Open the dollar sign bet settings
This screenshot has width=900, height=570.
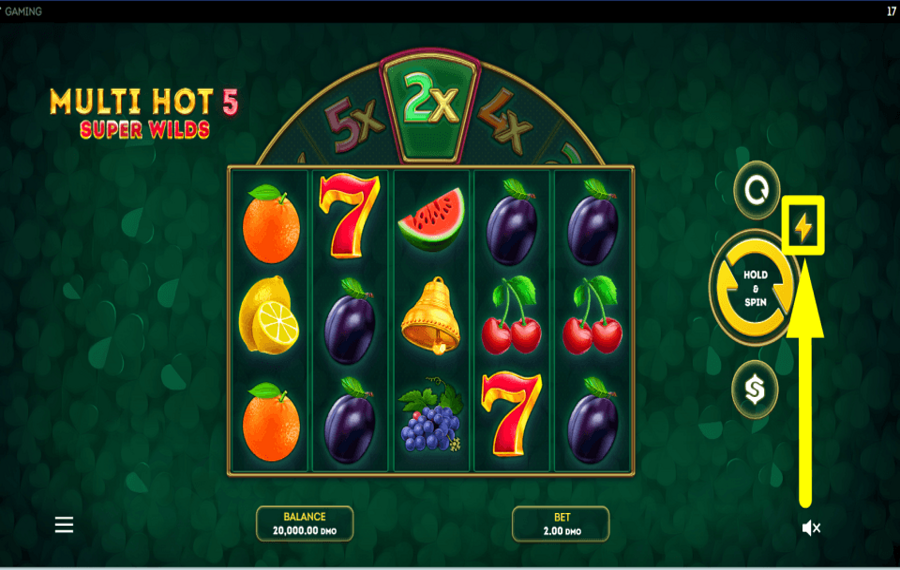click(756, 388)
